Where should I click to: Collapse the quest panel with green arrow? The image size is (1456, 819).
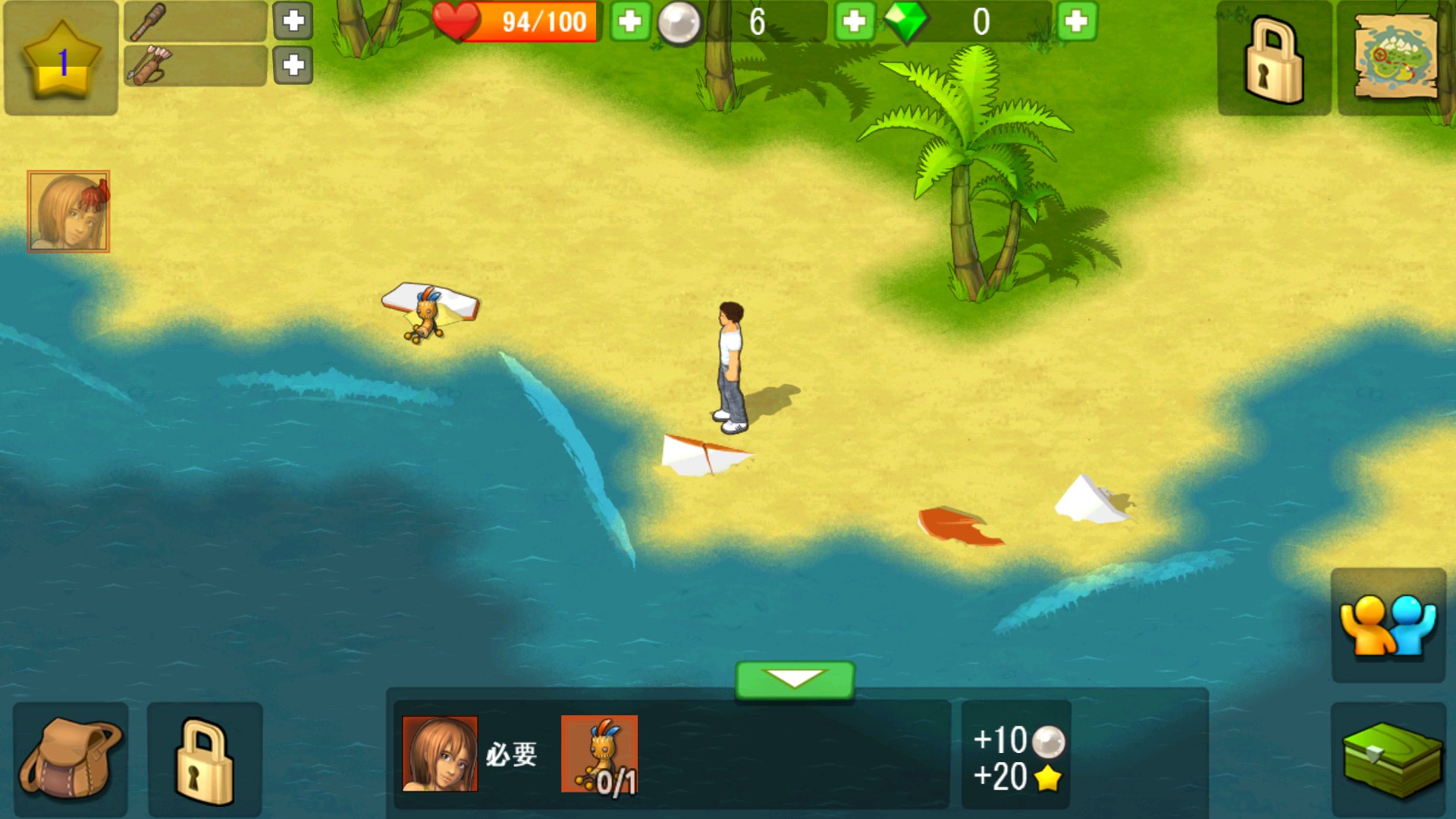(795, 679)
